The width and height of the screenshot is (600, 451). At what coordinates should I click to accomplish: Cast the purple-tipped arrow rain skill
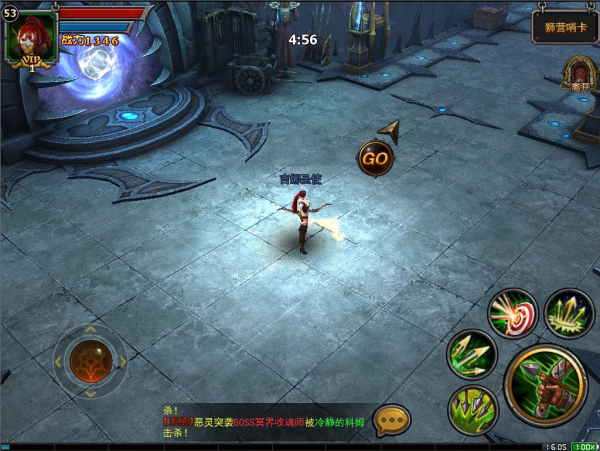click(471, 408)
